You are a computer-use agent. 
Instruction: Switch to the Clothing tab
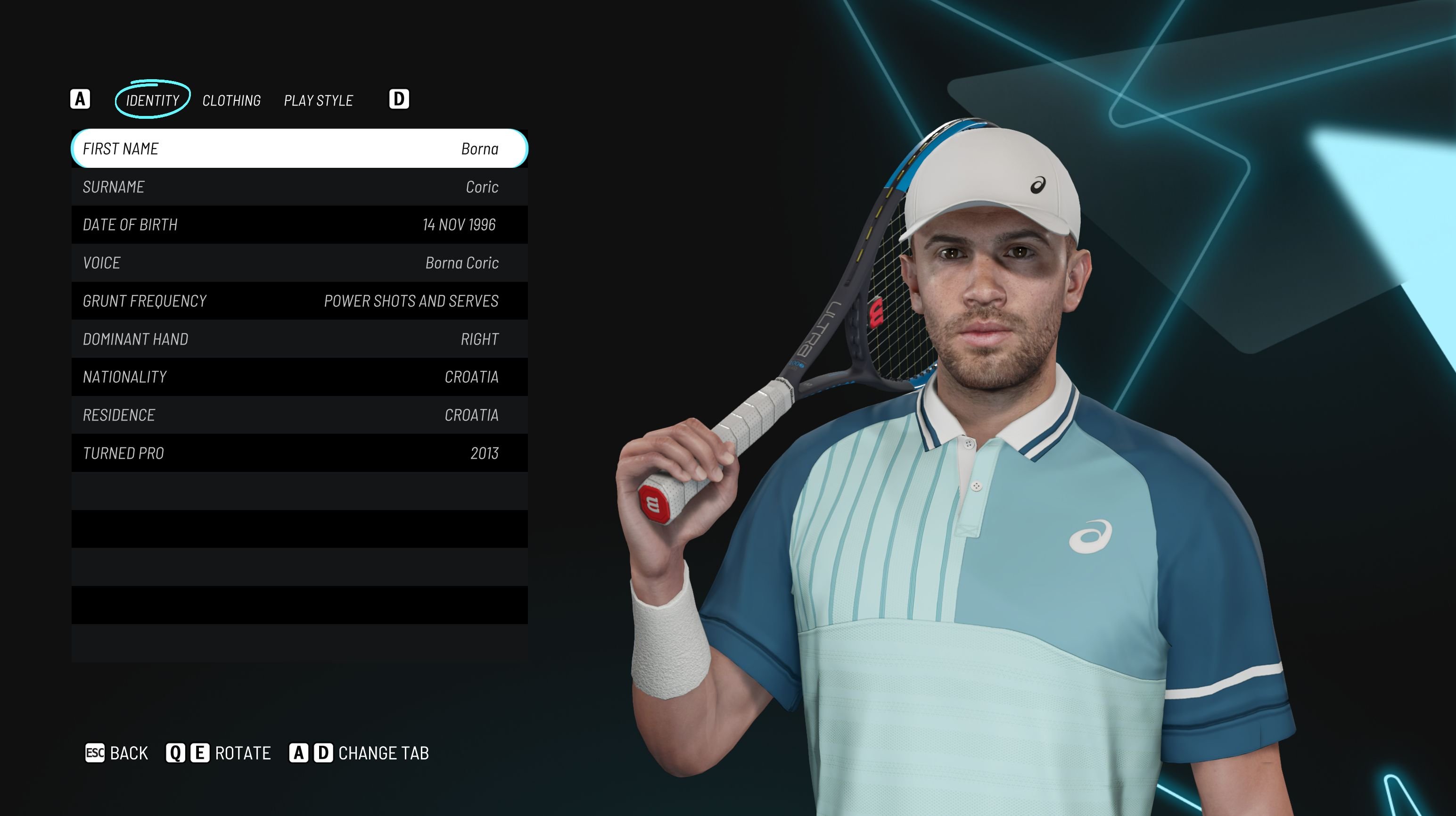232,100
